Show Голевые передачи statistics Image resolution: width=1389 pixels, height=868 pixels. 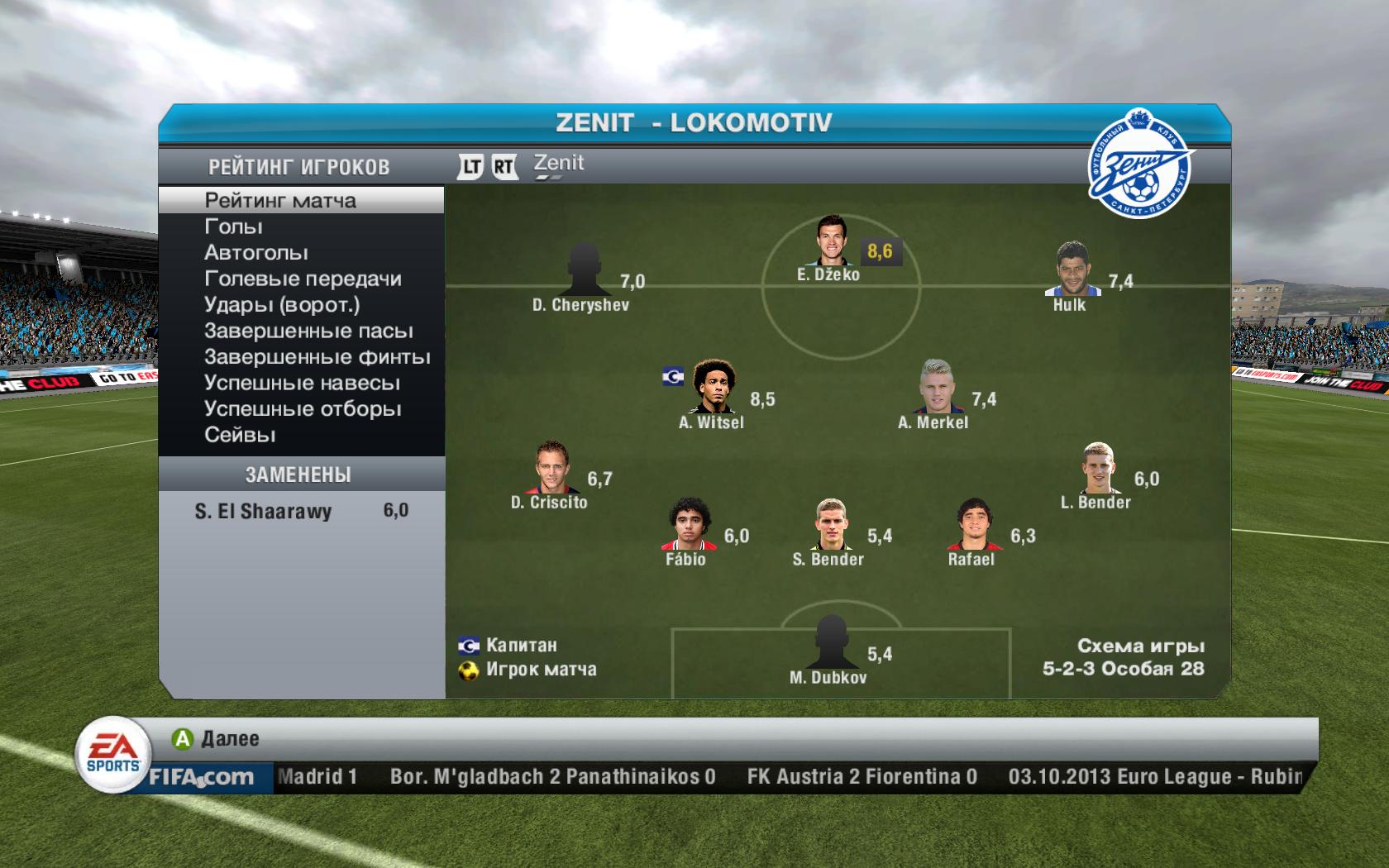[x=303, y=279]
